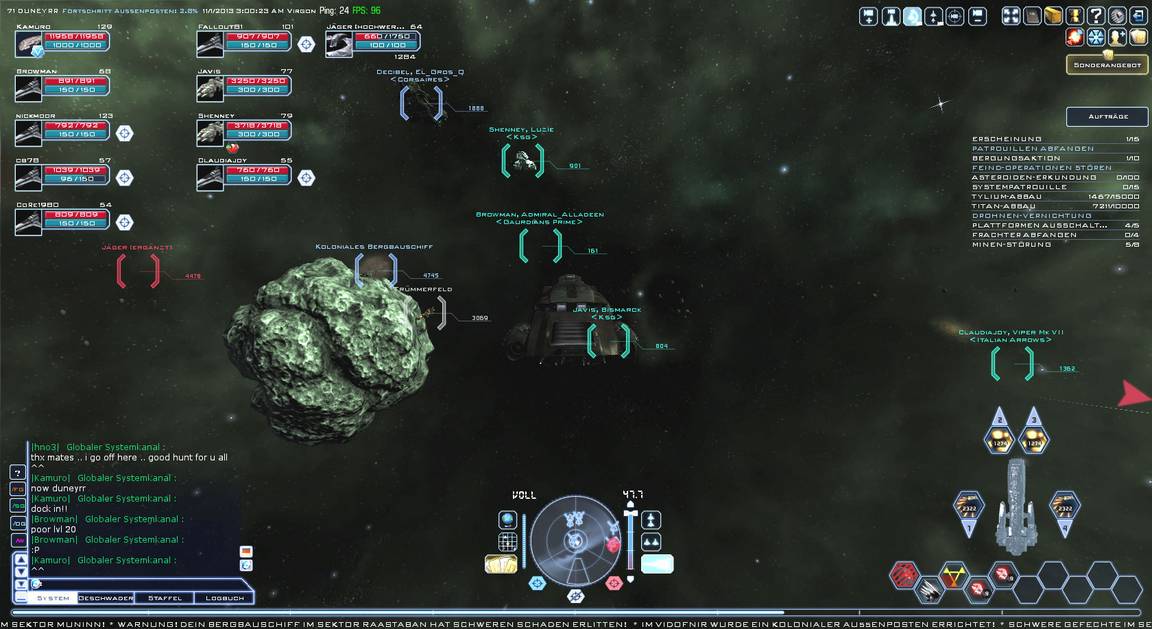Click the chat text input field
Viewport: 1152px width, 629px height.
point(130,583)
